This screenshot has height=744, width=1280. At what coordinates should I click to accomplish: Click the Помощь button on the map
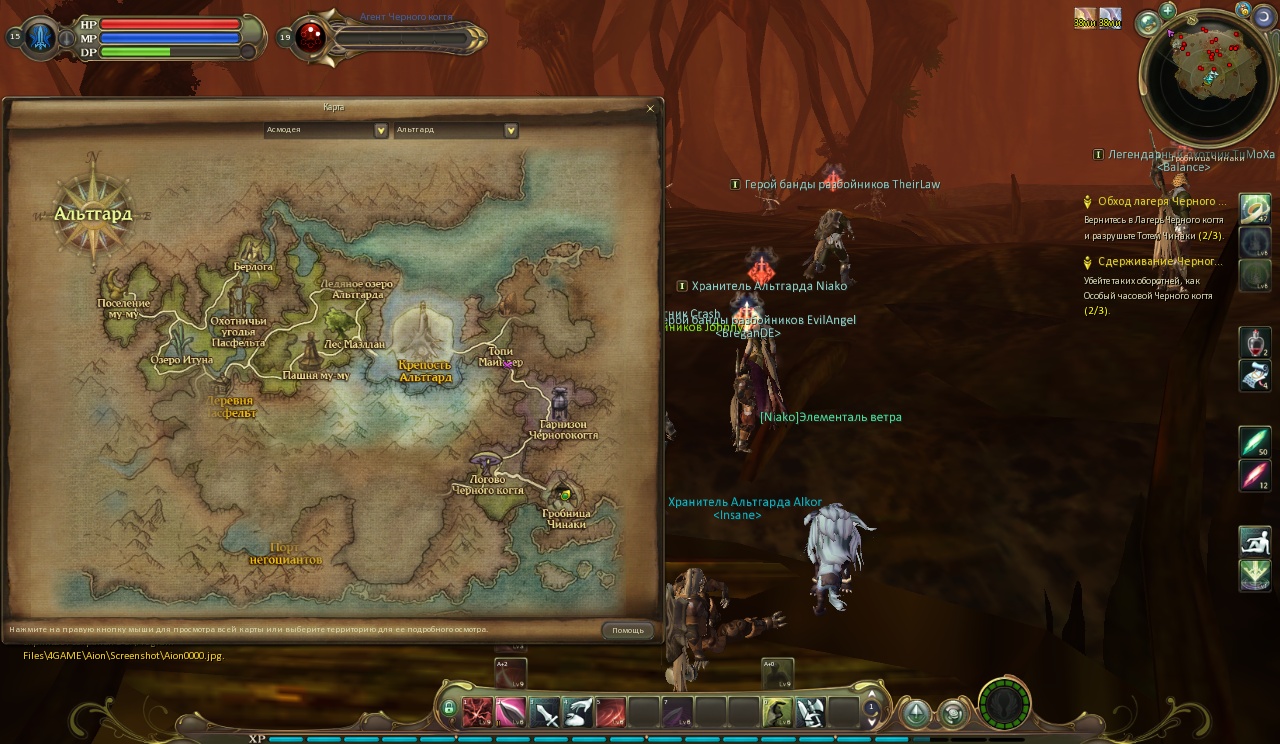coord(628,630)
